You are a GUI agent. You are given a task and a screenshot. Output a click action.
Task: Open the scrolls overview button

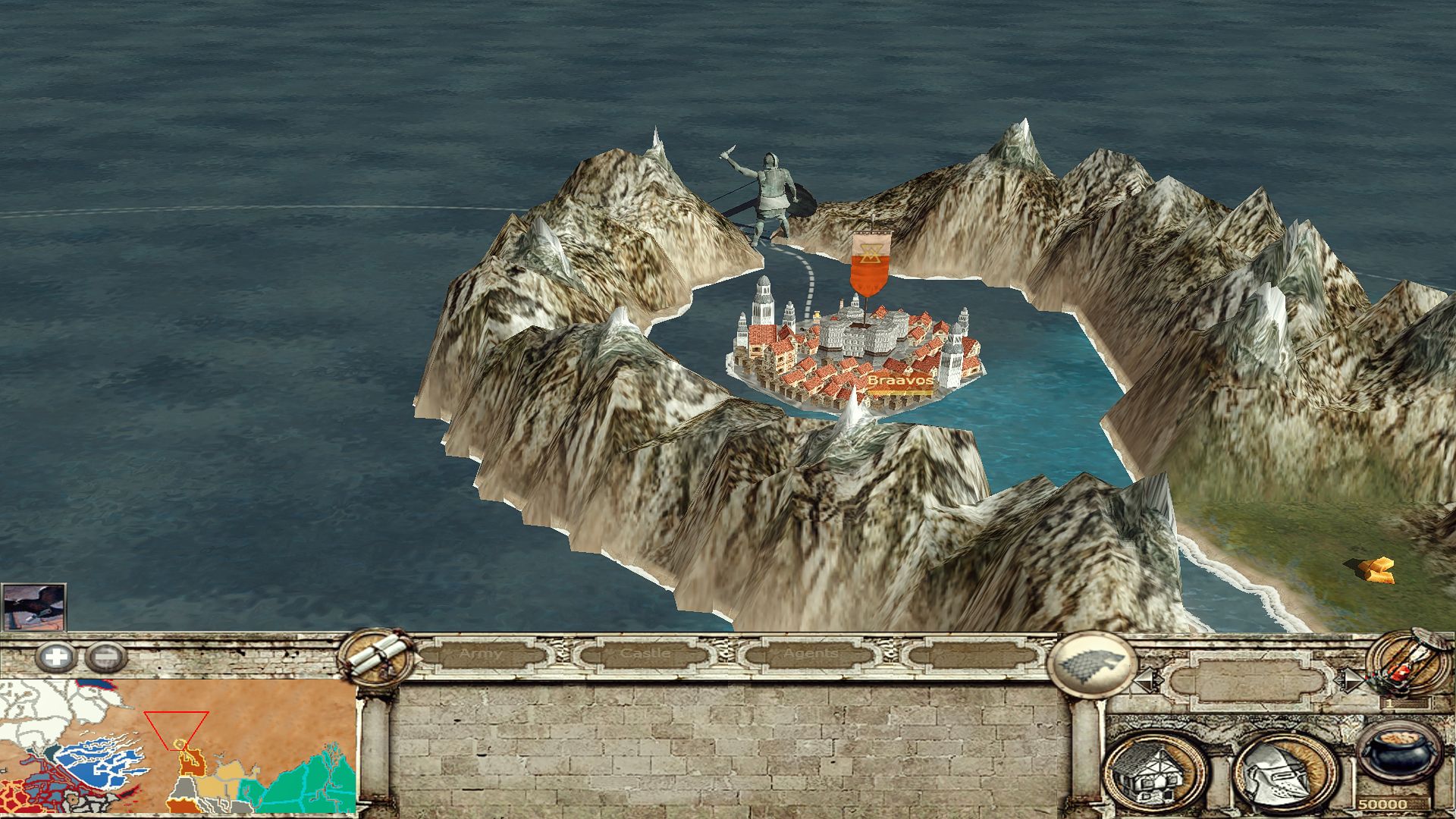376,657
